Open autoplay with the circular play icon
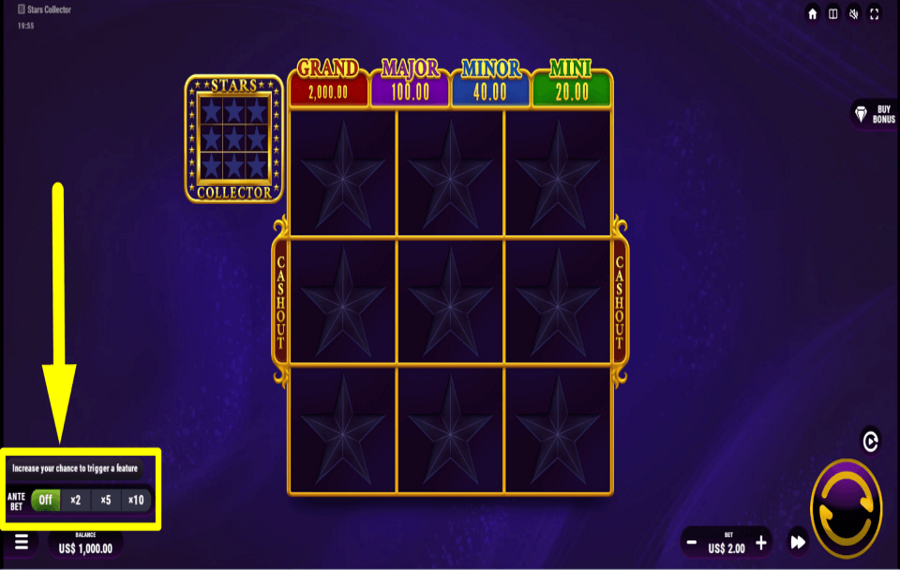The height and width of the screenshot is (570, 900). coord(870,441)
